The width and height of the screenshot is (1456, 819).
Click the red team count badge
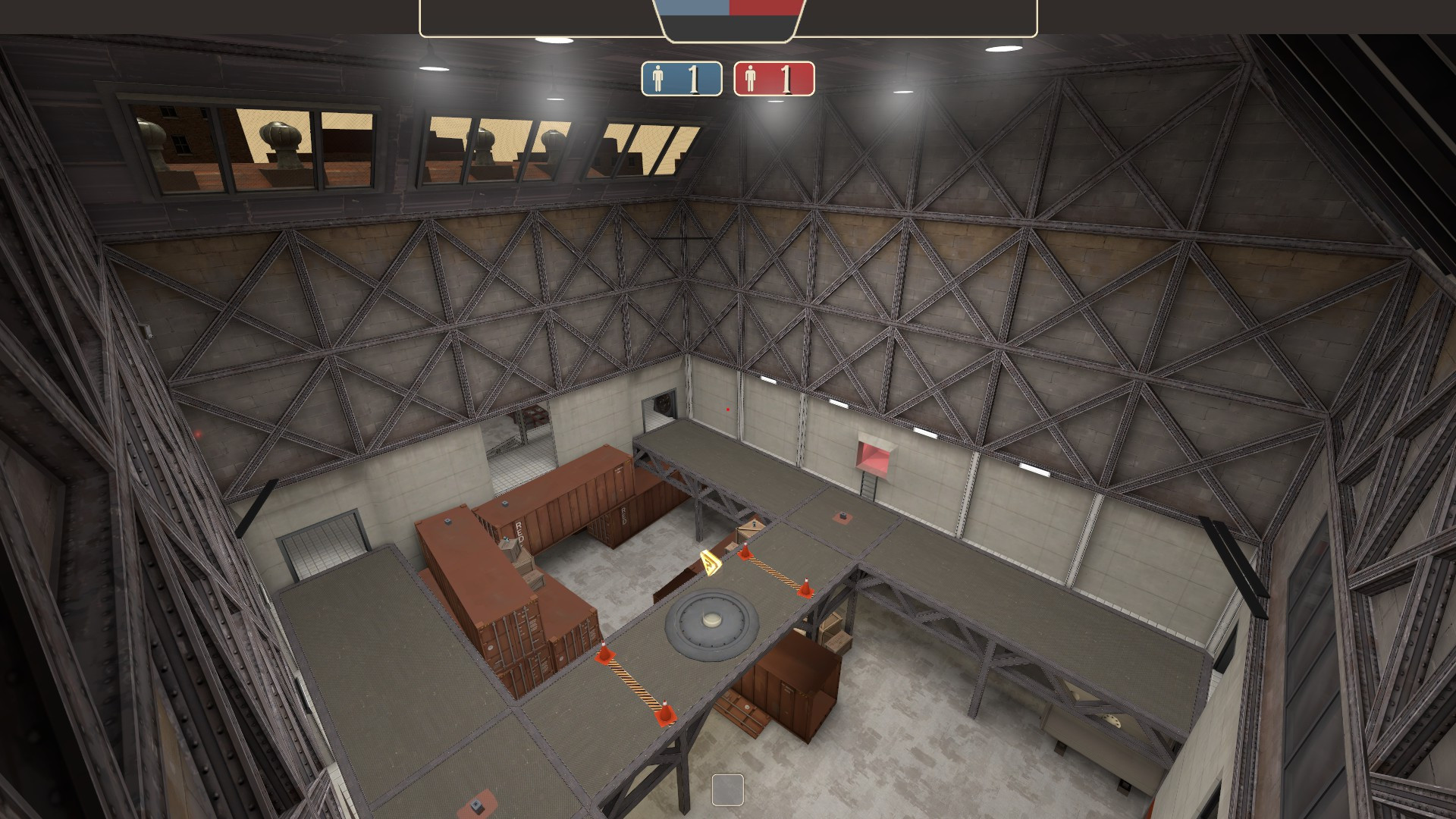click(773, 77)
